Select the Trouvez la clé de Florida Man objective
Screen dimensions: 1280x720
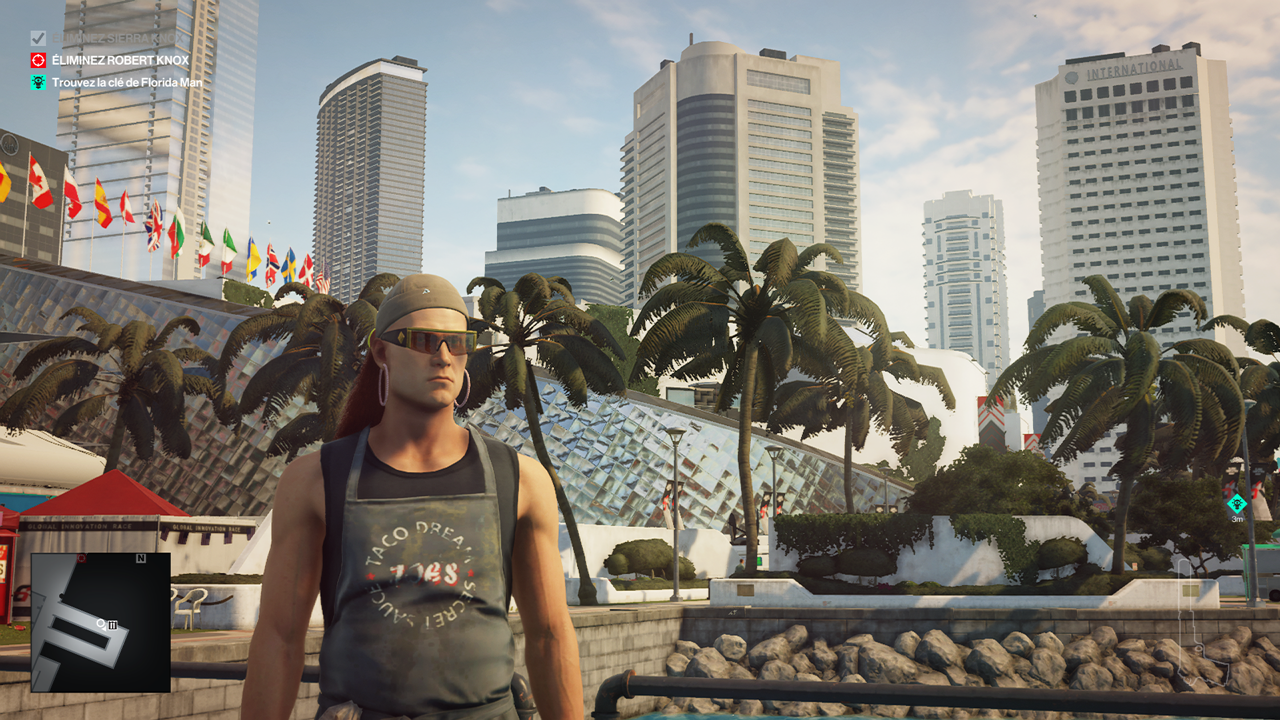pyautogui.click(x=127, y=82)
